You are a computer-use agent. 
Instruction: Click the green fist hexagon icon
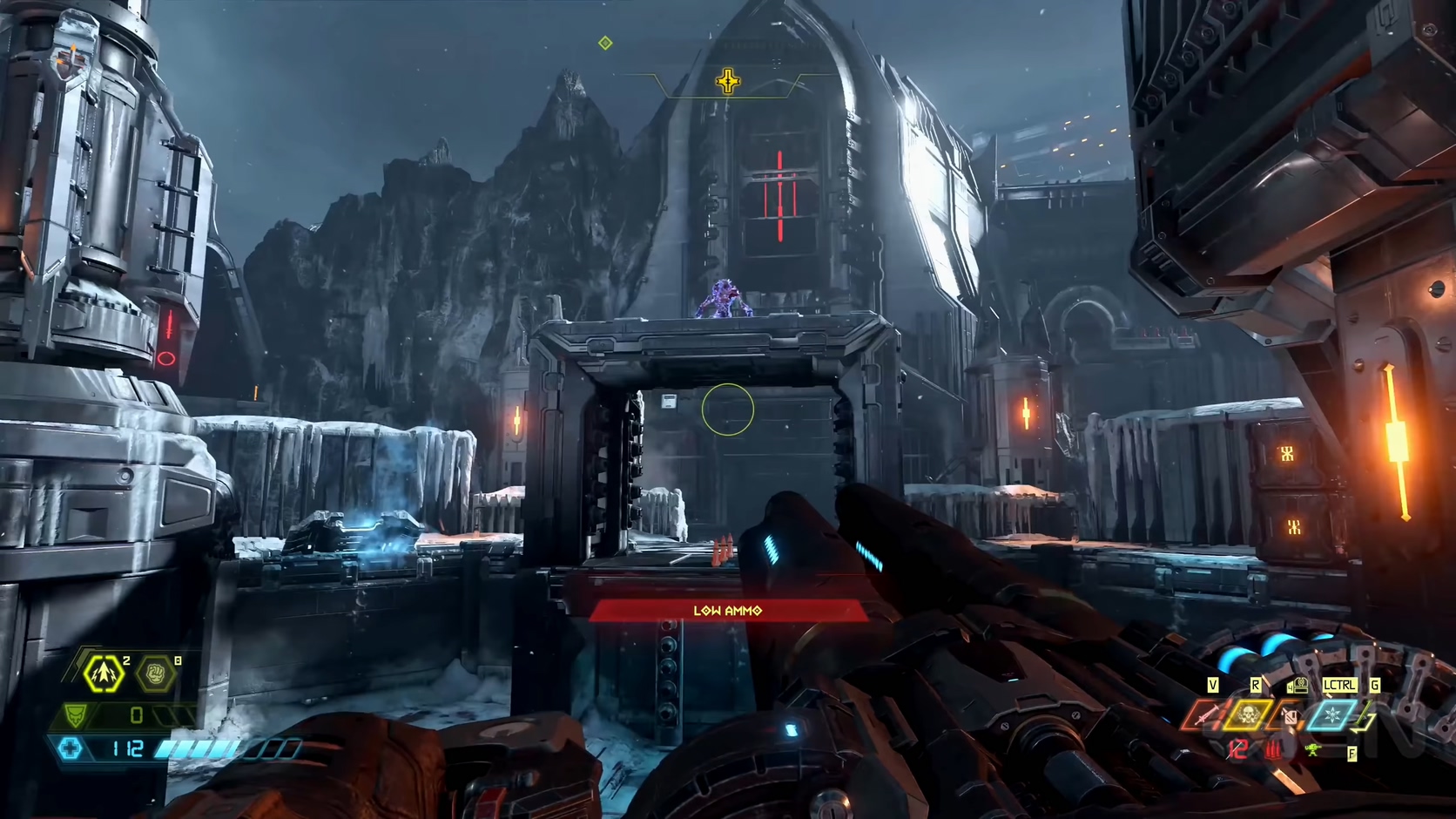click(157, 673)
